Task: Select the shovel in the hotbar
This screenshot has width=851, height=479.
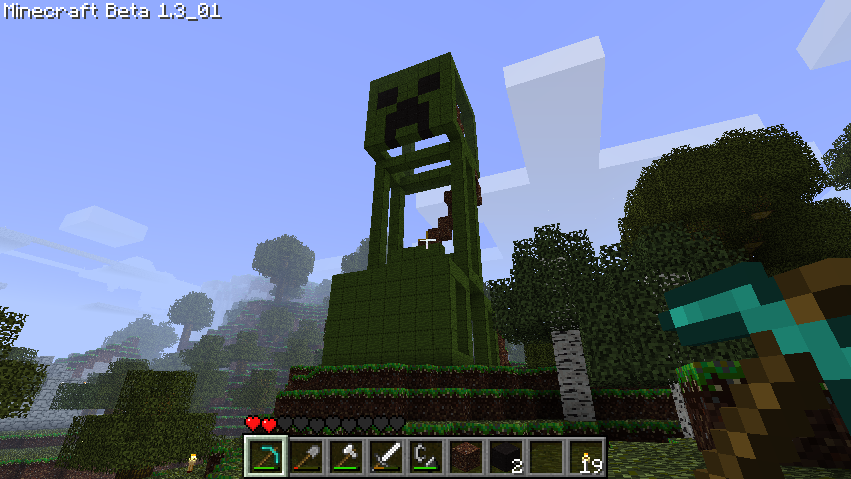Action: [x=306, y=457]
